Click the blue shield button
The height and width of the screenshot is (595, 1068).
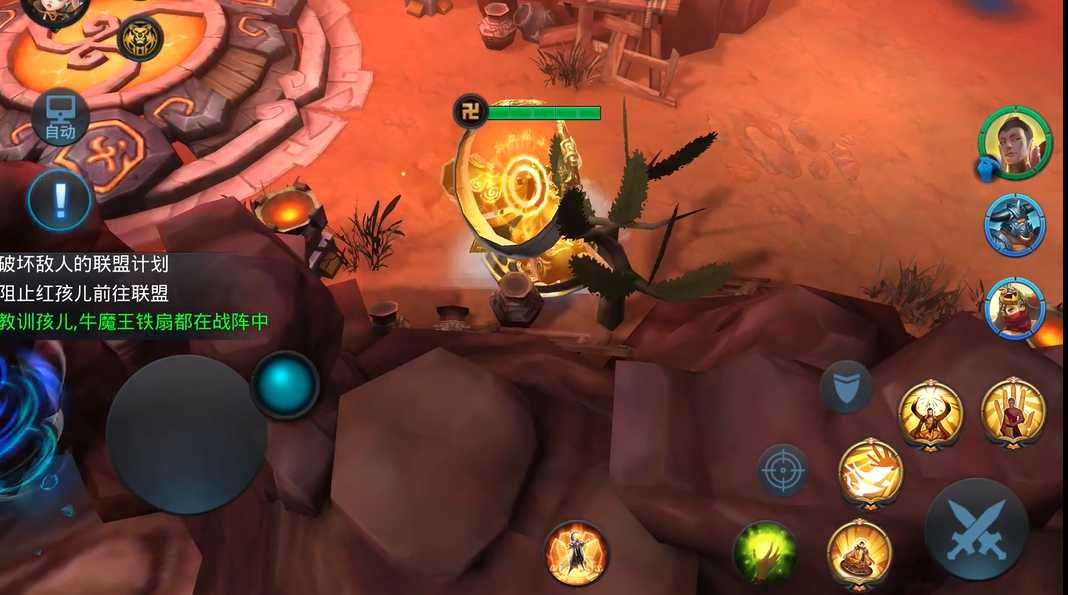(846, 386)
